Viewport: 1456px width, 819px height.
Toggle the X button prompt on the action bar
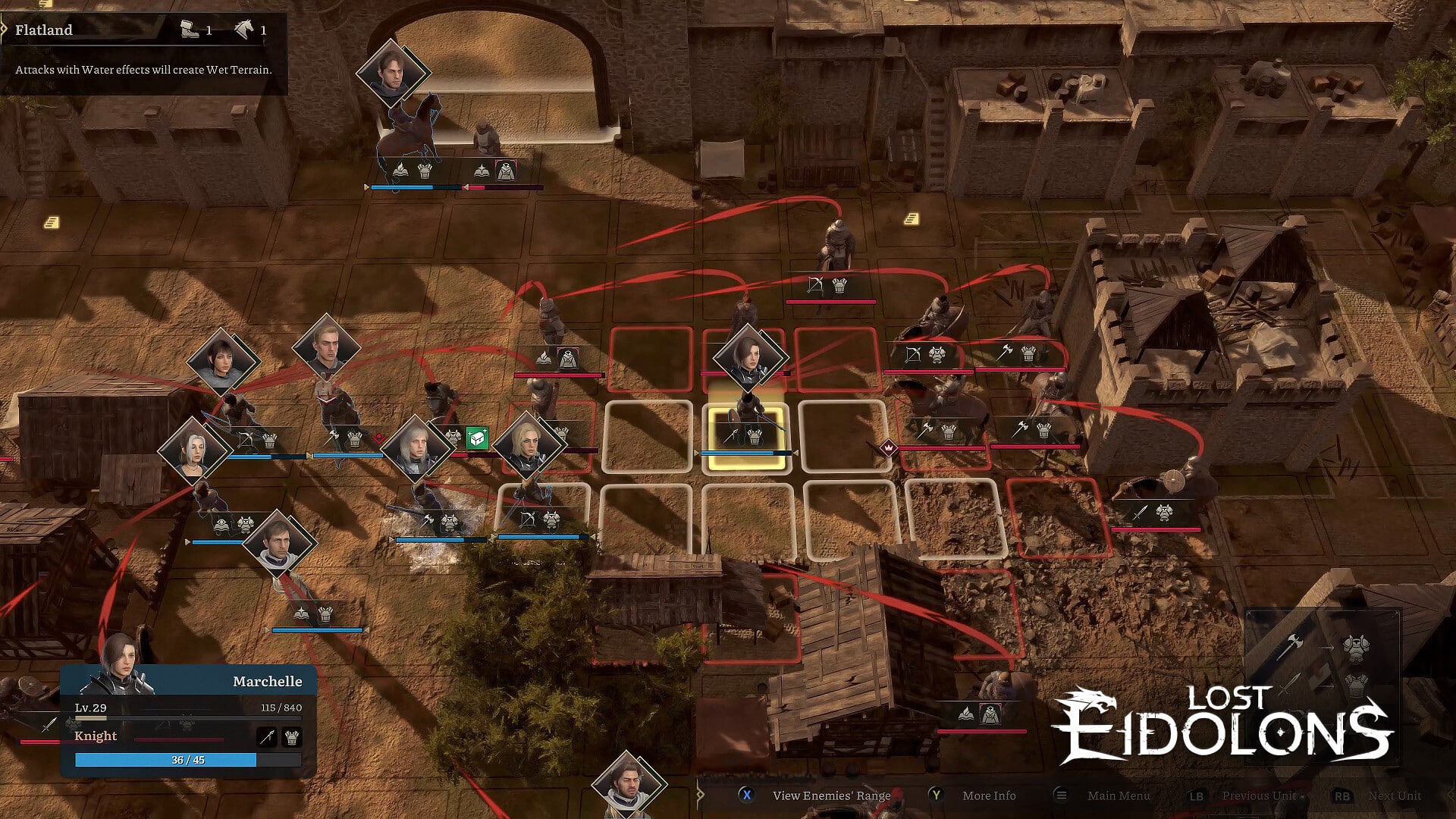(748, 795)
